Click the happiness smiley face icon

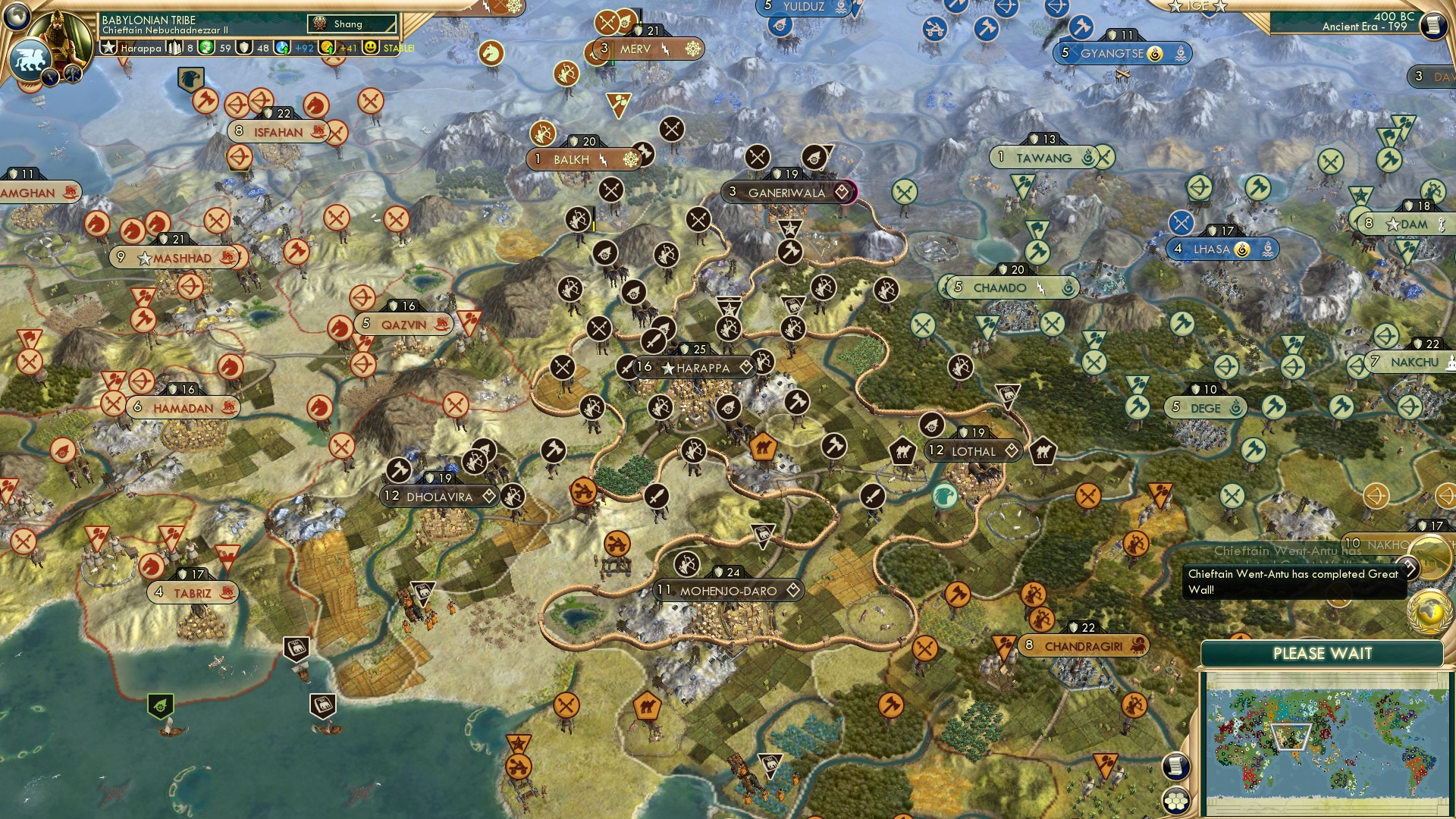369,46
